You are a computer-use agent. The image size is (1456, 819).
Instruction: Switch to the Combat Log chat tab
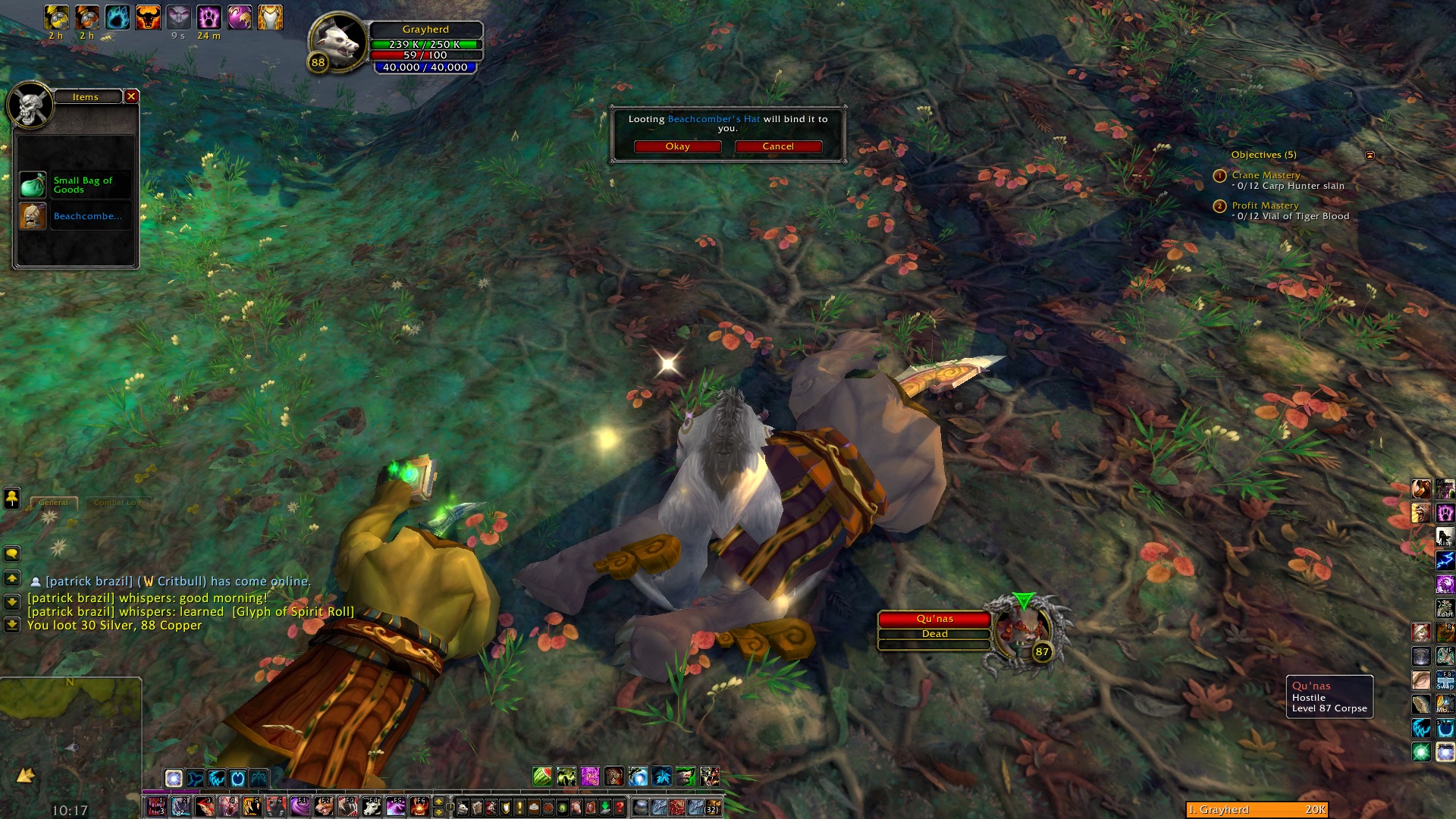click(x=117, y=502)
